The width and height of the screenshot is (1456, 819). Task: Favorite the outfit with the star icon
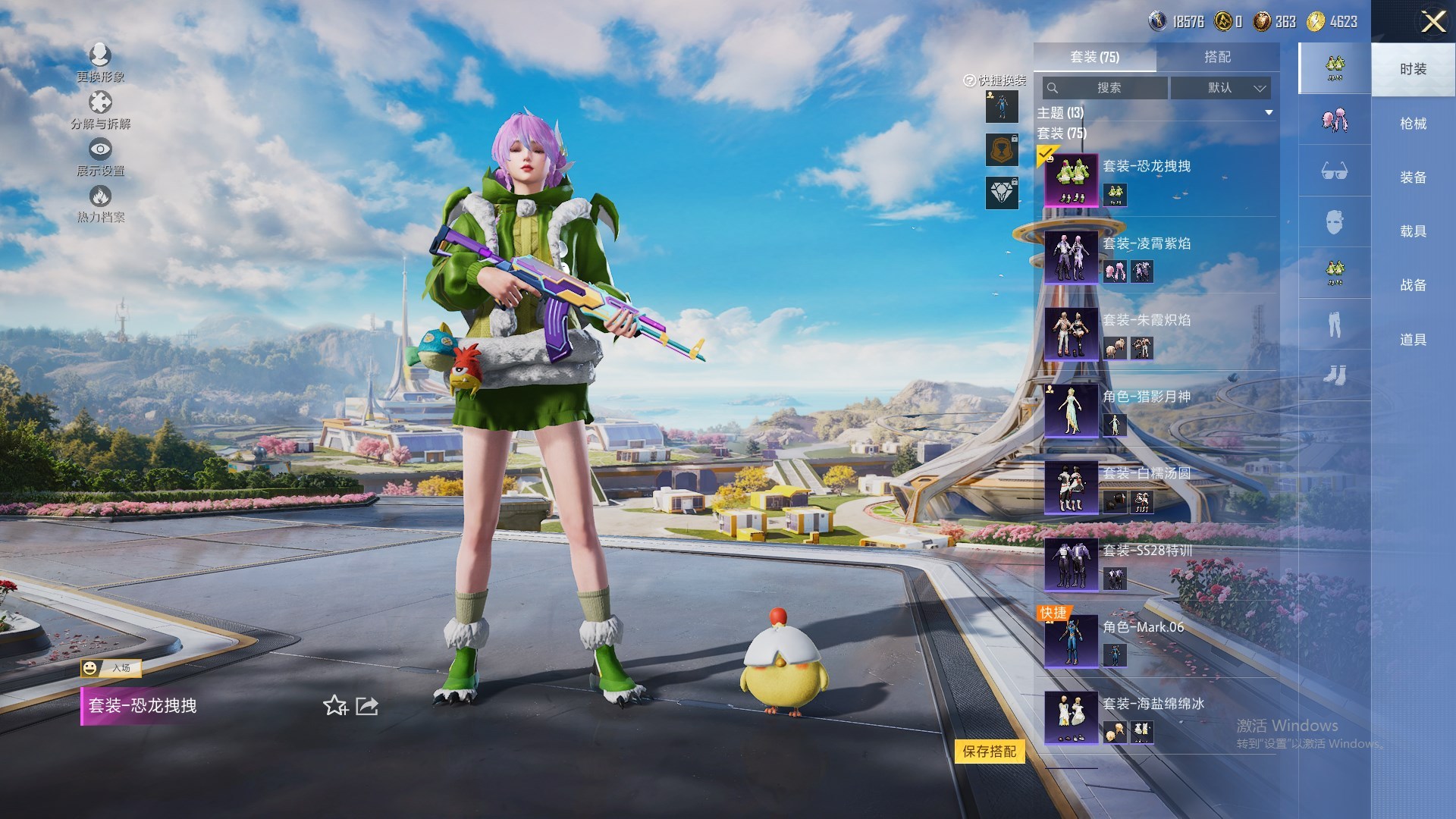tap(334, 706)
